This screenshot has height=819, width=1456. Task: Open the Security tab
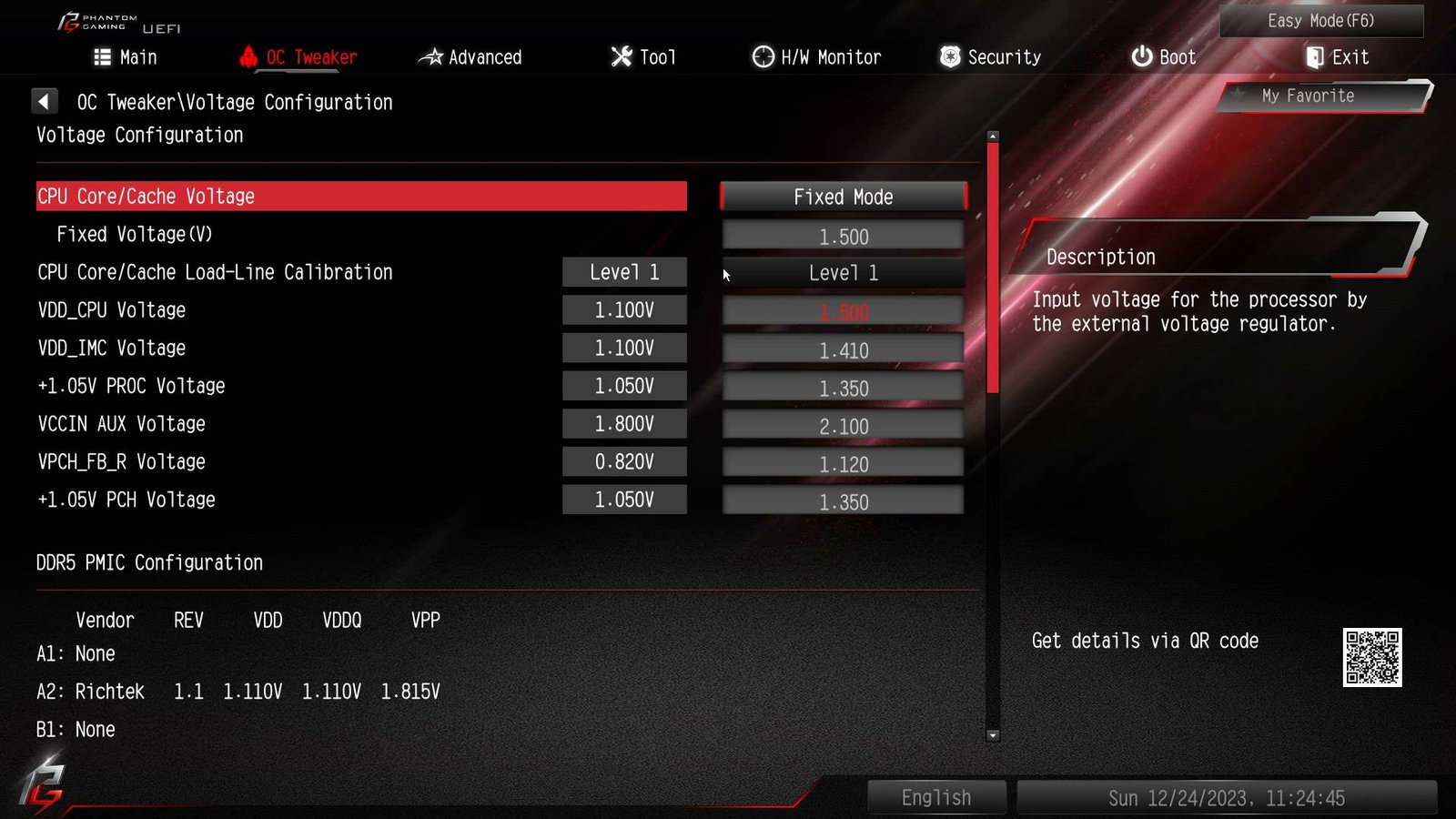[x=990, y=57]
